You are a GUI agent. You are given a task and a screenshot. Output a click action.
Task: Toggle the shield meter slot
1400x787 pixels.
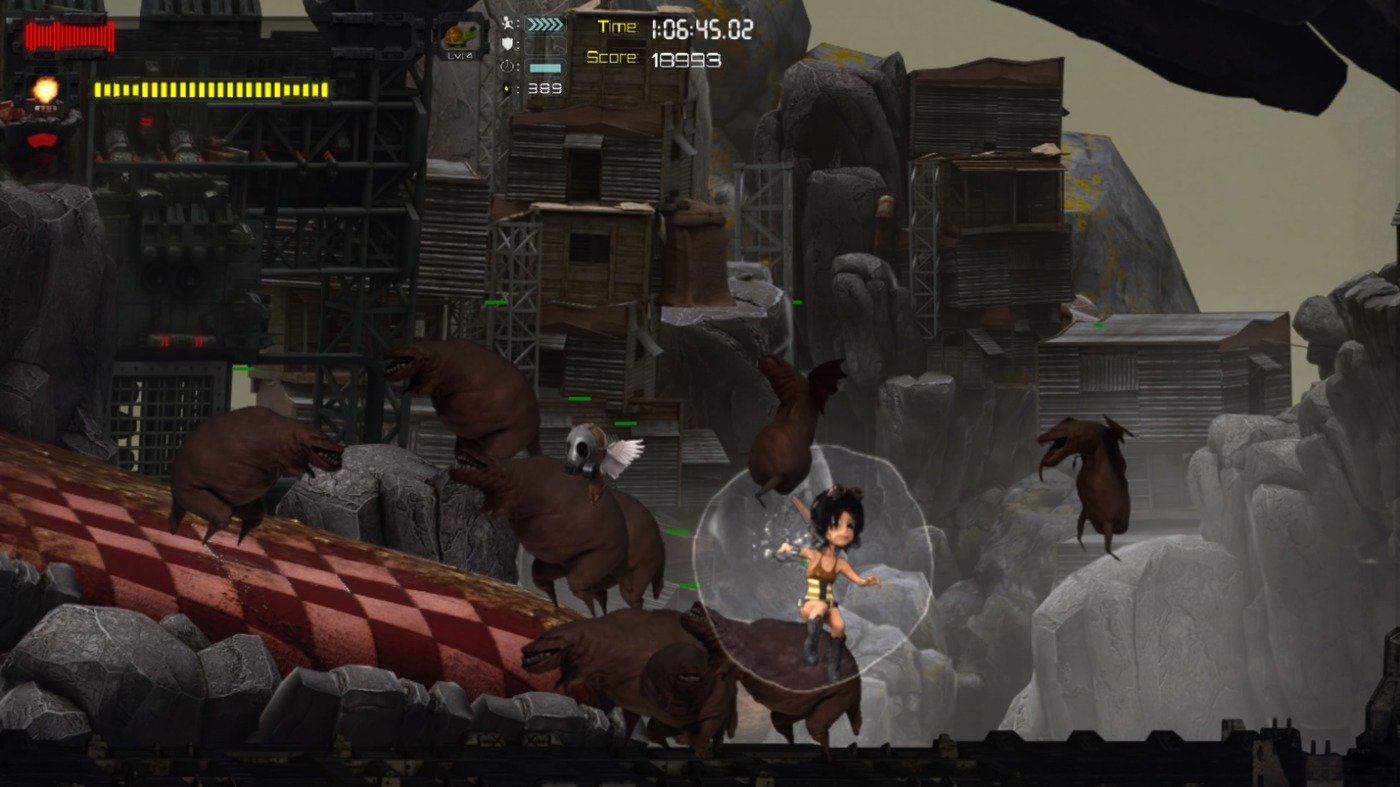pyautogui.click(x=548, y=46)
